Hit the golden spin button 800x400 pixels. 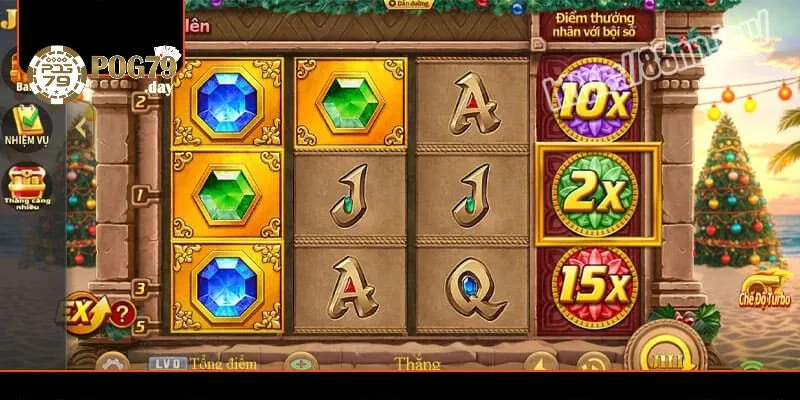coord(663,355)
